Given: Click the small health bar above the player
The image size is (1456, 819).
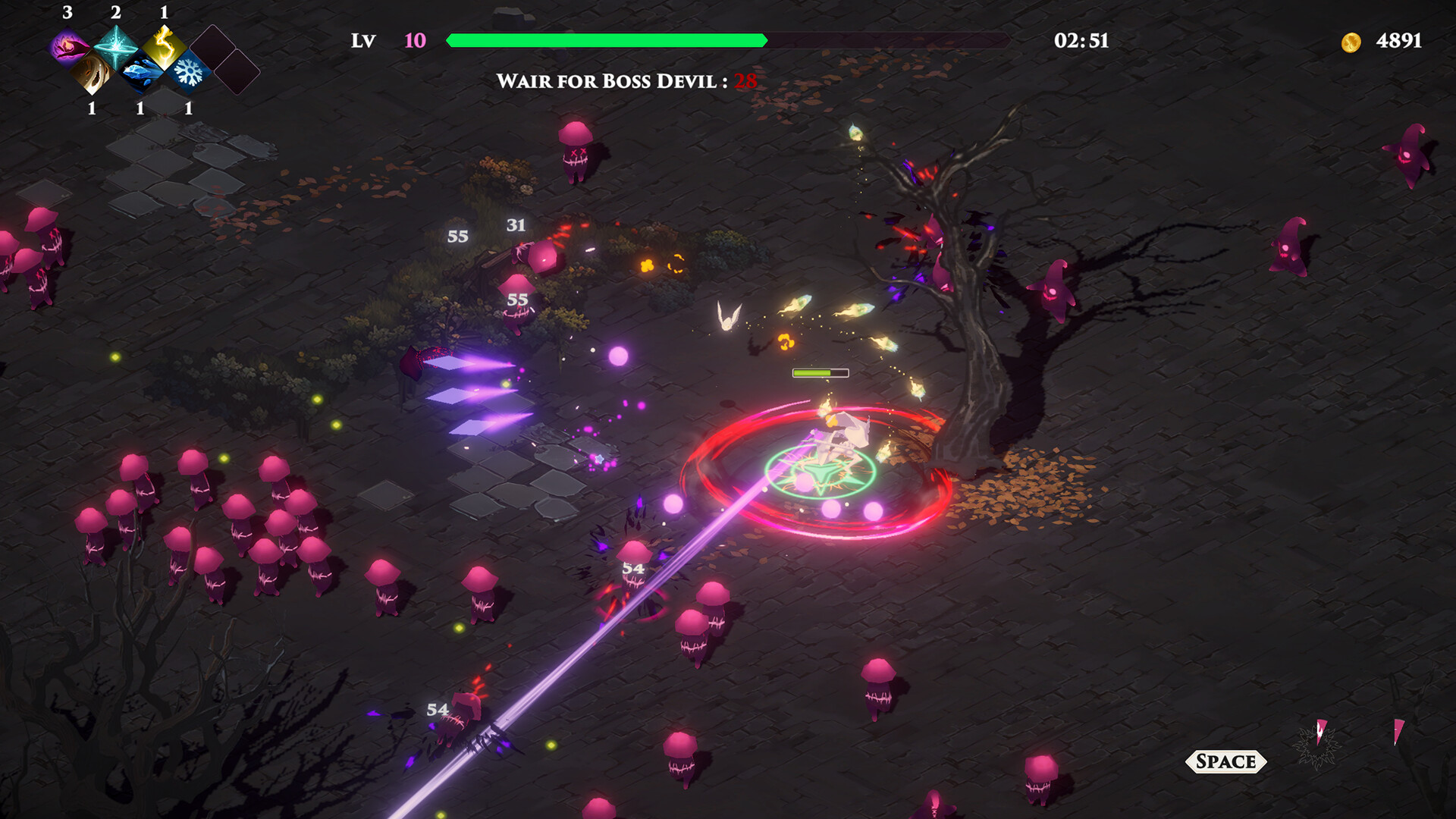Looking at the screenshot, I should (x=819, y=372).
